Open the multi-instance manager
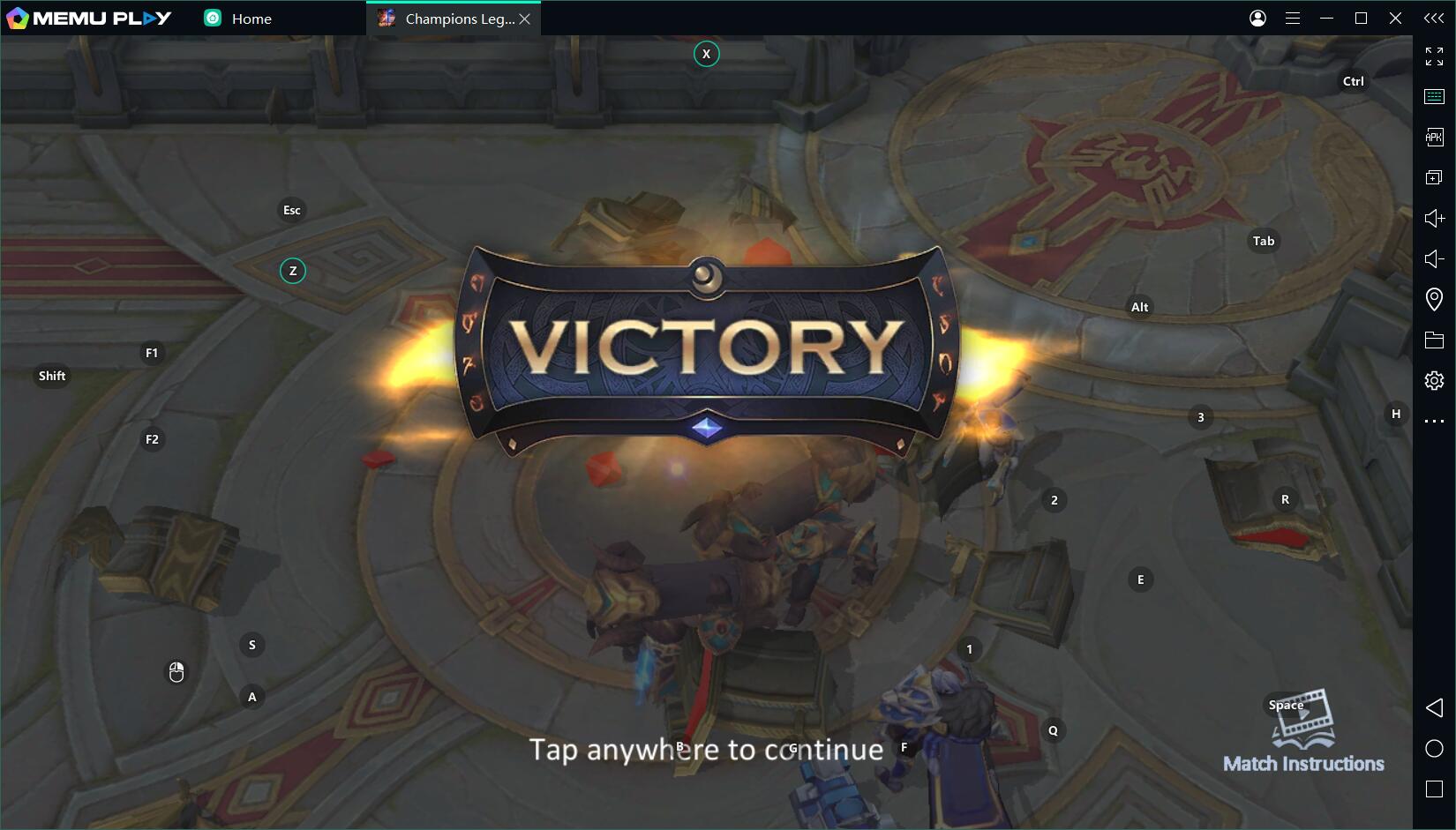 pyautogui.click(x=1434, y=177)
